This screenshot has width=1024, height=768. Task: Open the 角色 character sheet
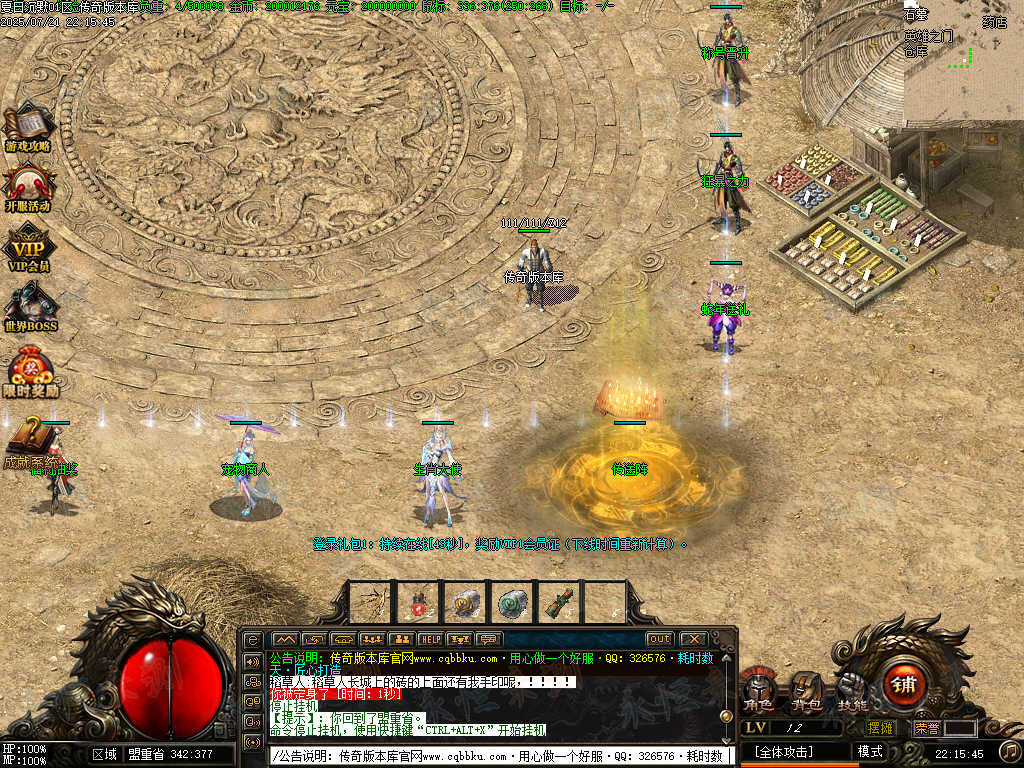tap(757, 691)
